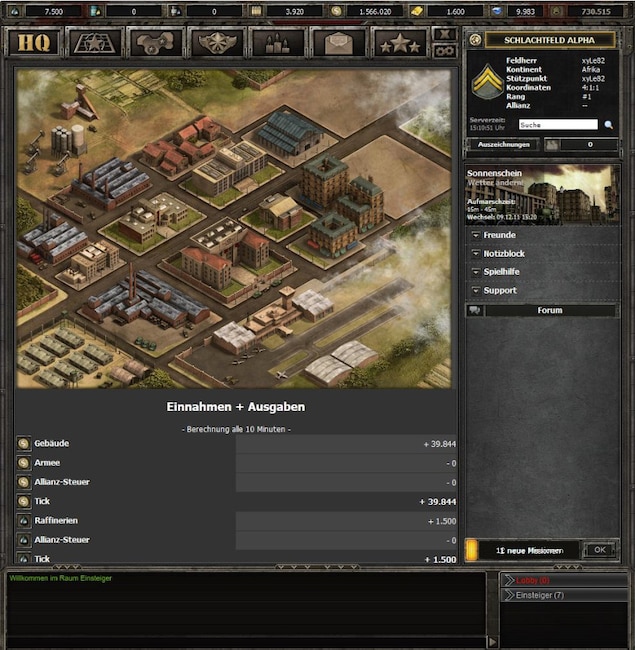Click the Schlachtfeld Alpha title banner
Screen dimensions: 635x650
tap(549, 40)
